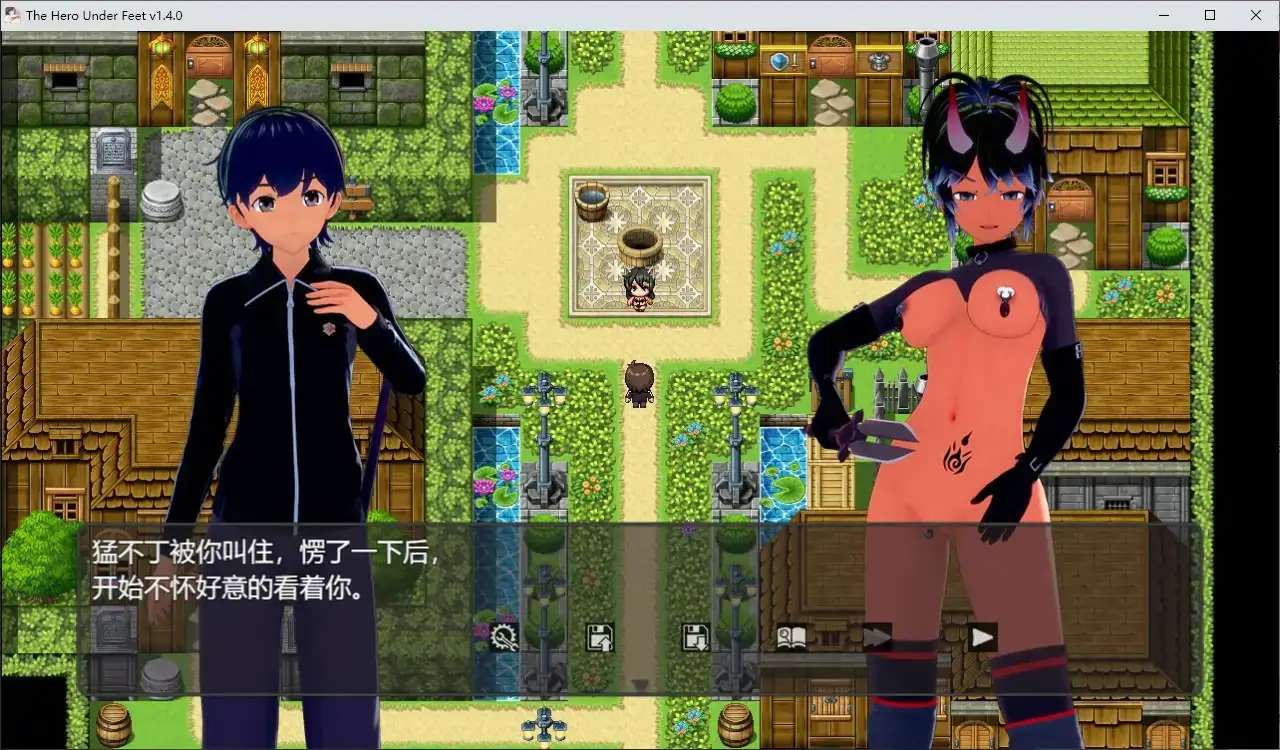Toggle fullscreen with the maximize button
1280x750 pixels.
[1209, 15]
